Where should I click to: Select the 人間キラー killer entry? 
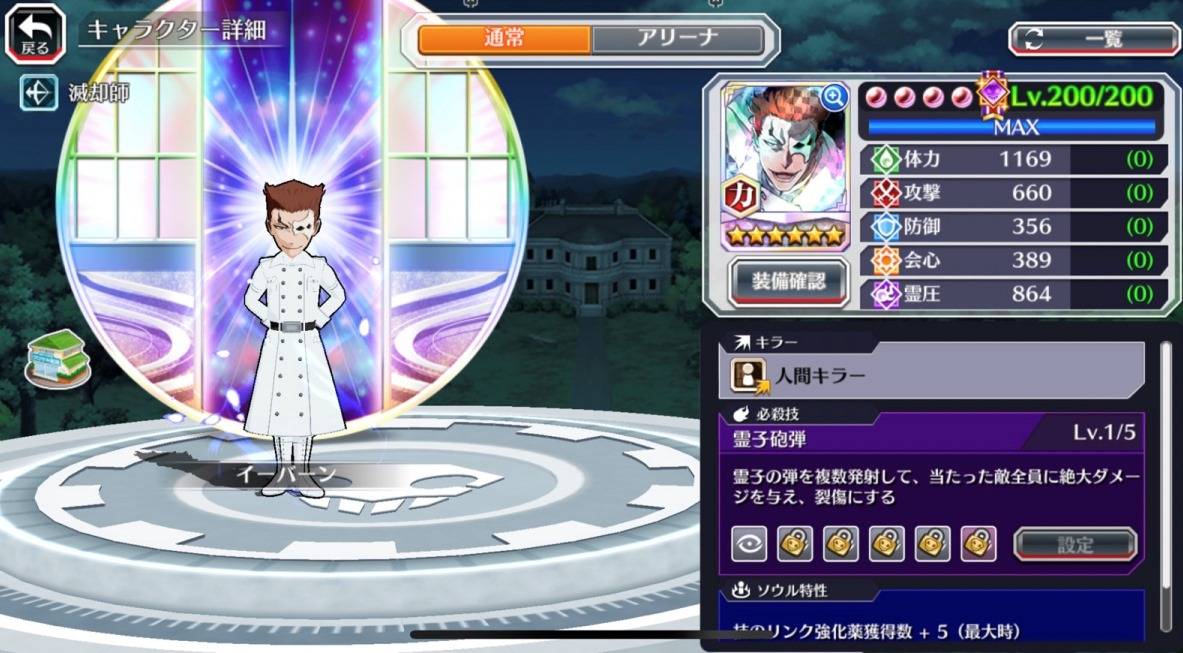(x=930, y=375)
